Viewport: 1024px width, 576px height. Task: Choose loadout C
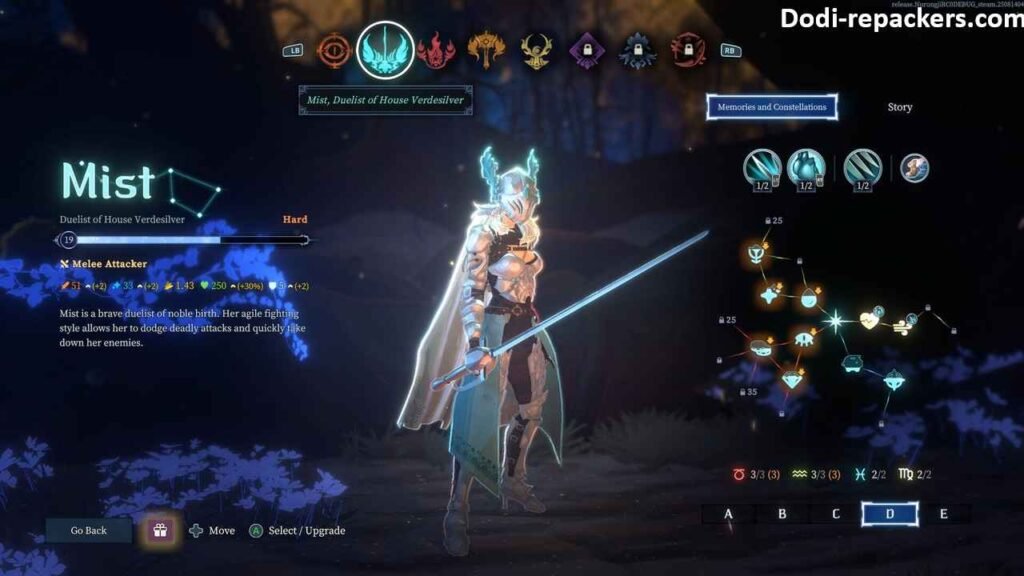click(836, 514)
